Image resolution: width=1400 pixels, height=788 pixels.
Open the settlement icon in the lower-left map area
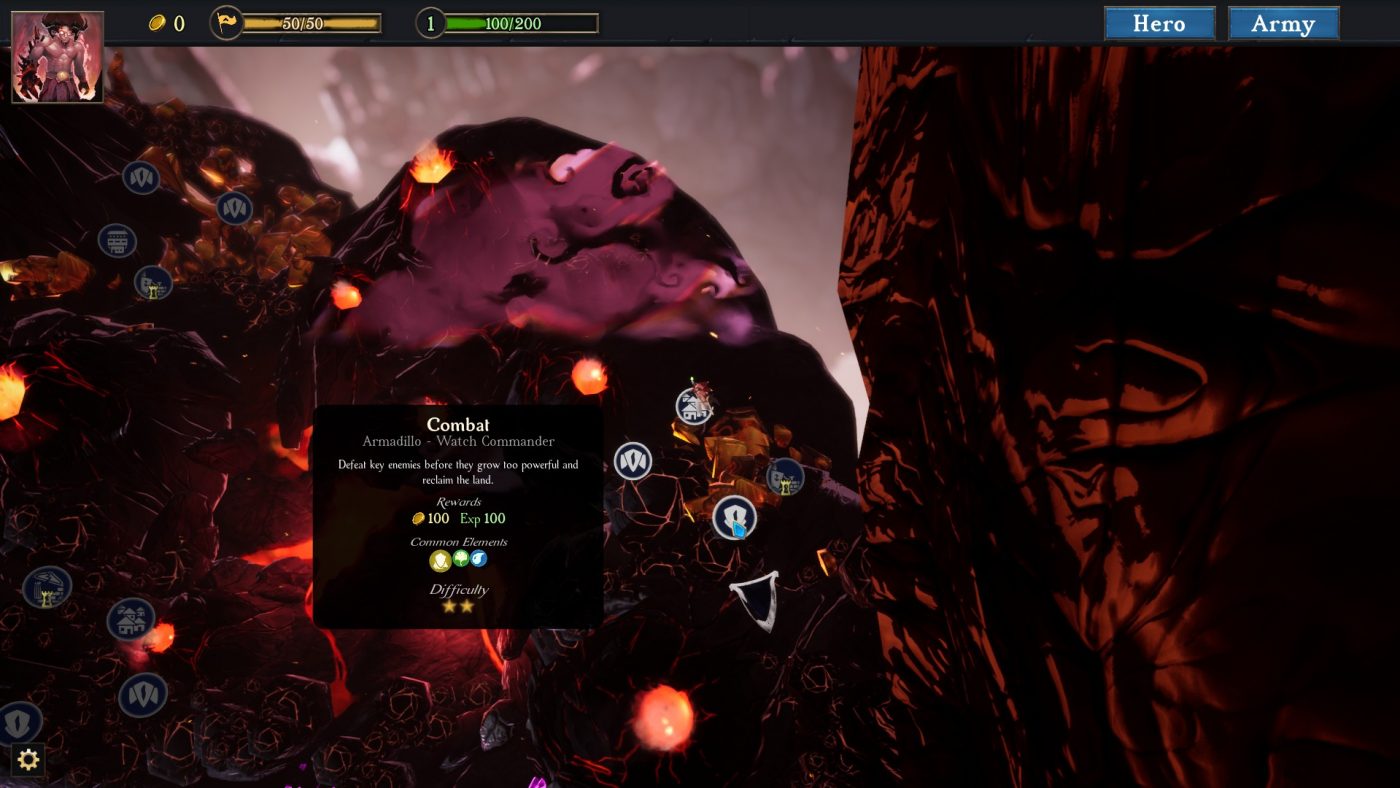coord(130,618)
